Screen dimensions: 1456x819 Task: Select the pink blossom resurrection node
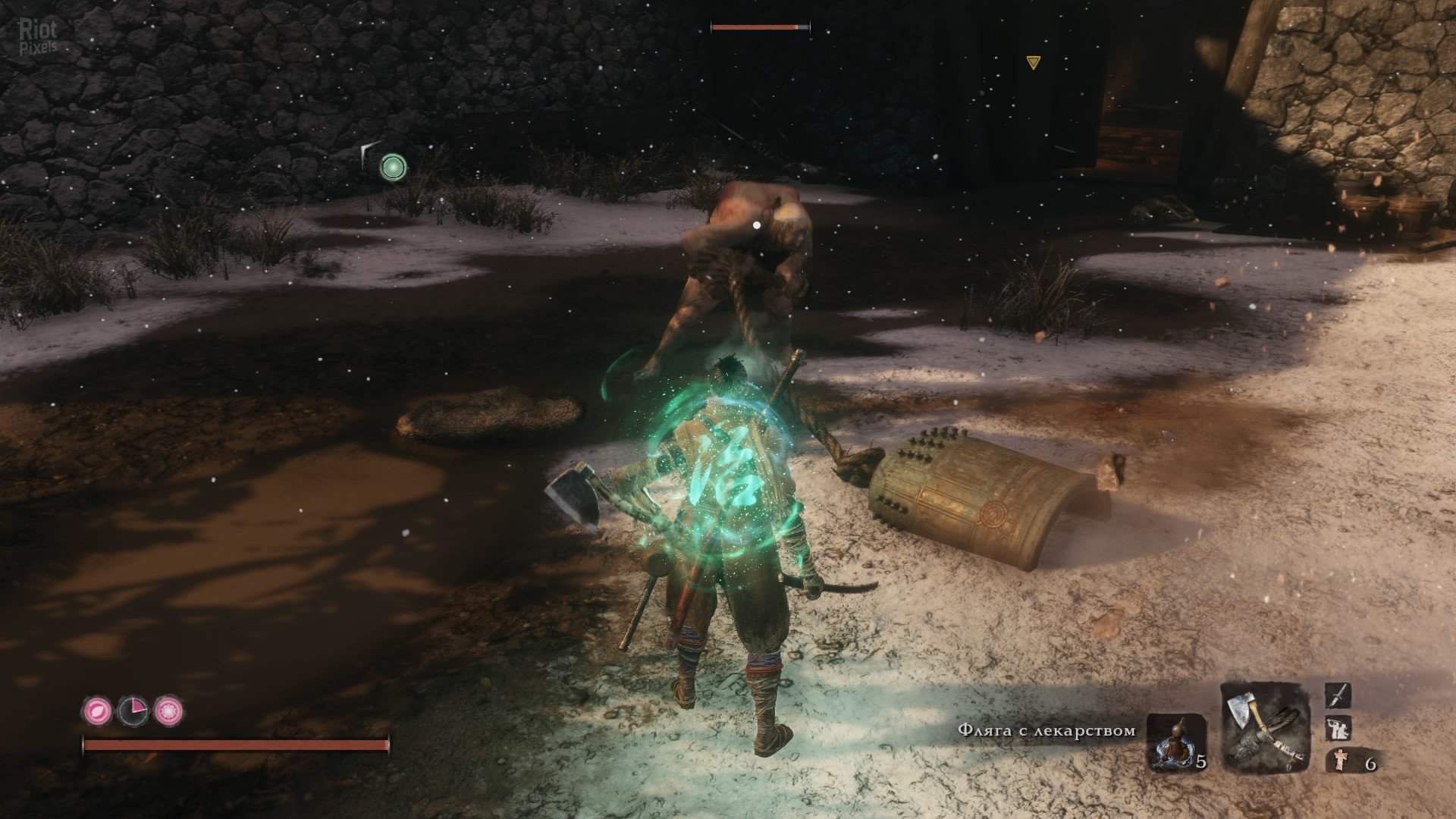[168, 711]
